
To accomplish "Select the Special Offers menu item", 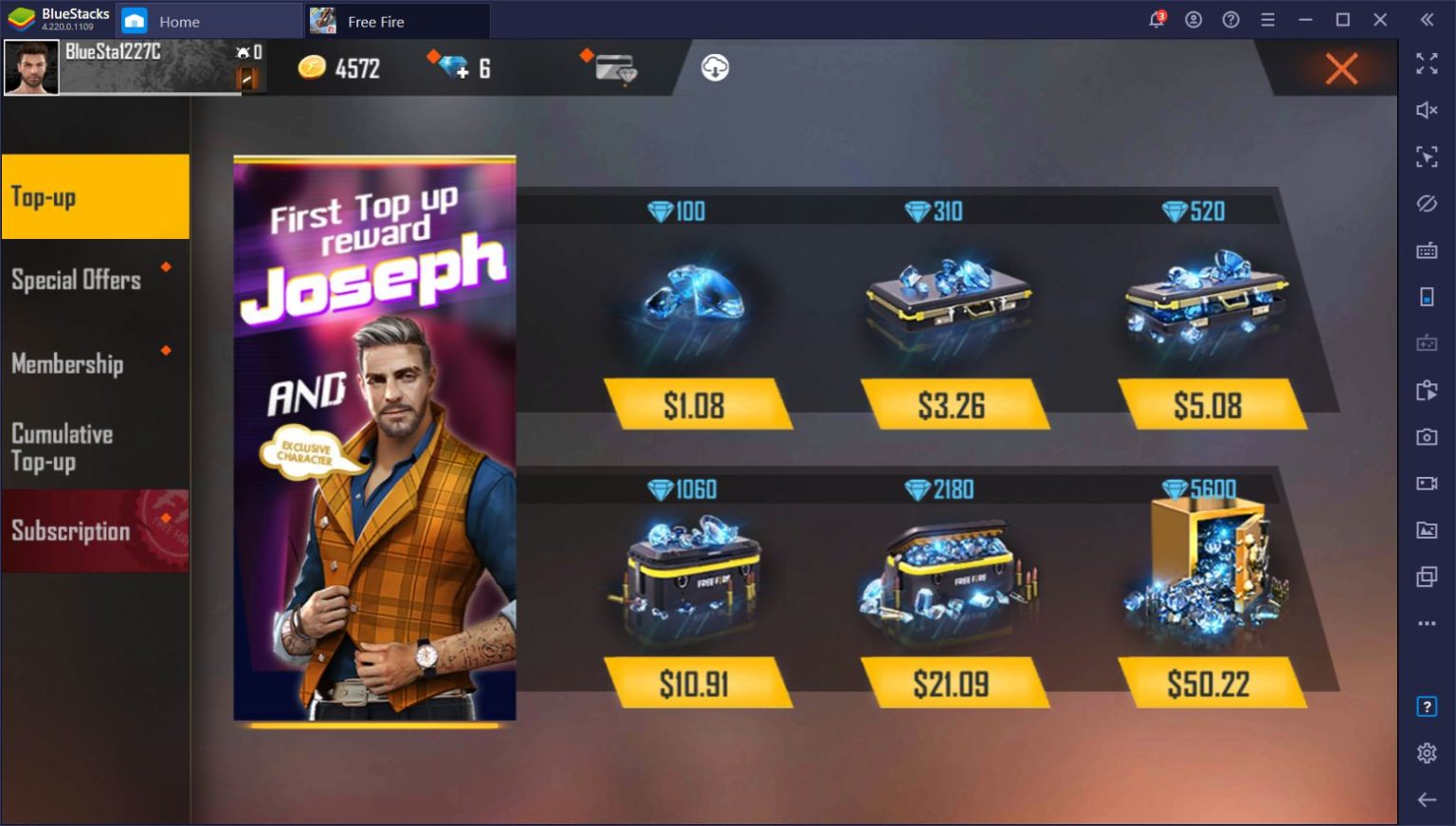I will coord(78,279).
